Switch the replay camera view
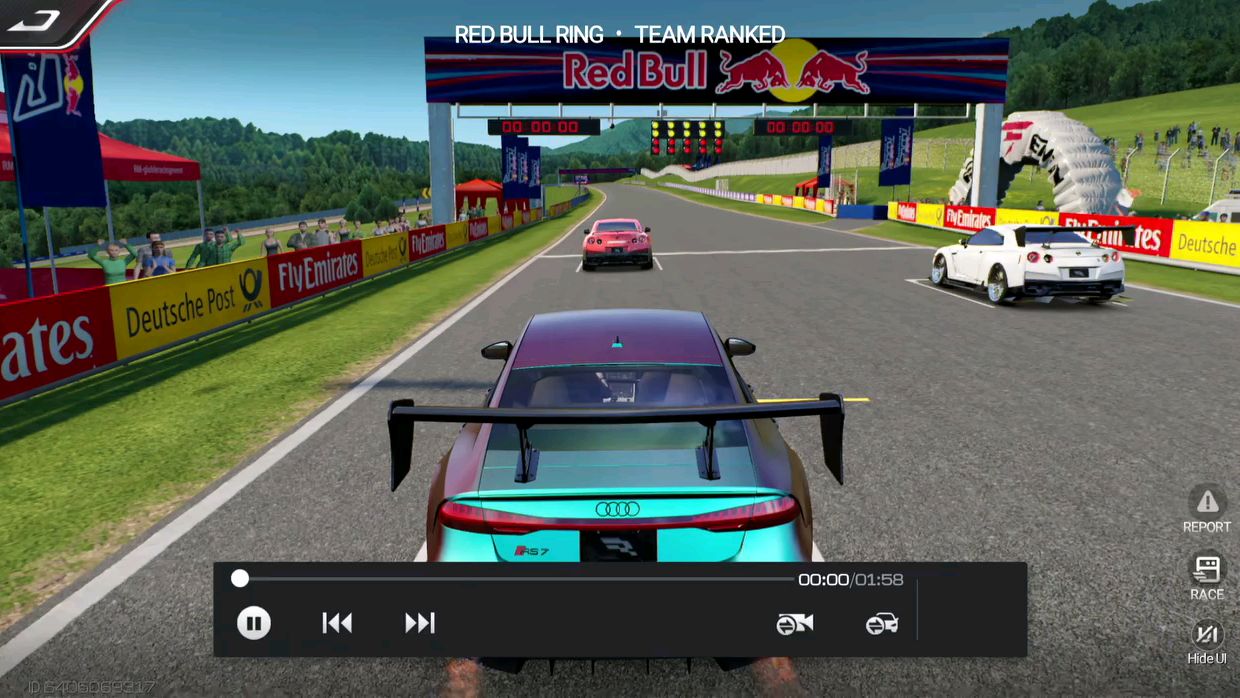The image size is (1240, 698). (x=795, y=624)
